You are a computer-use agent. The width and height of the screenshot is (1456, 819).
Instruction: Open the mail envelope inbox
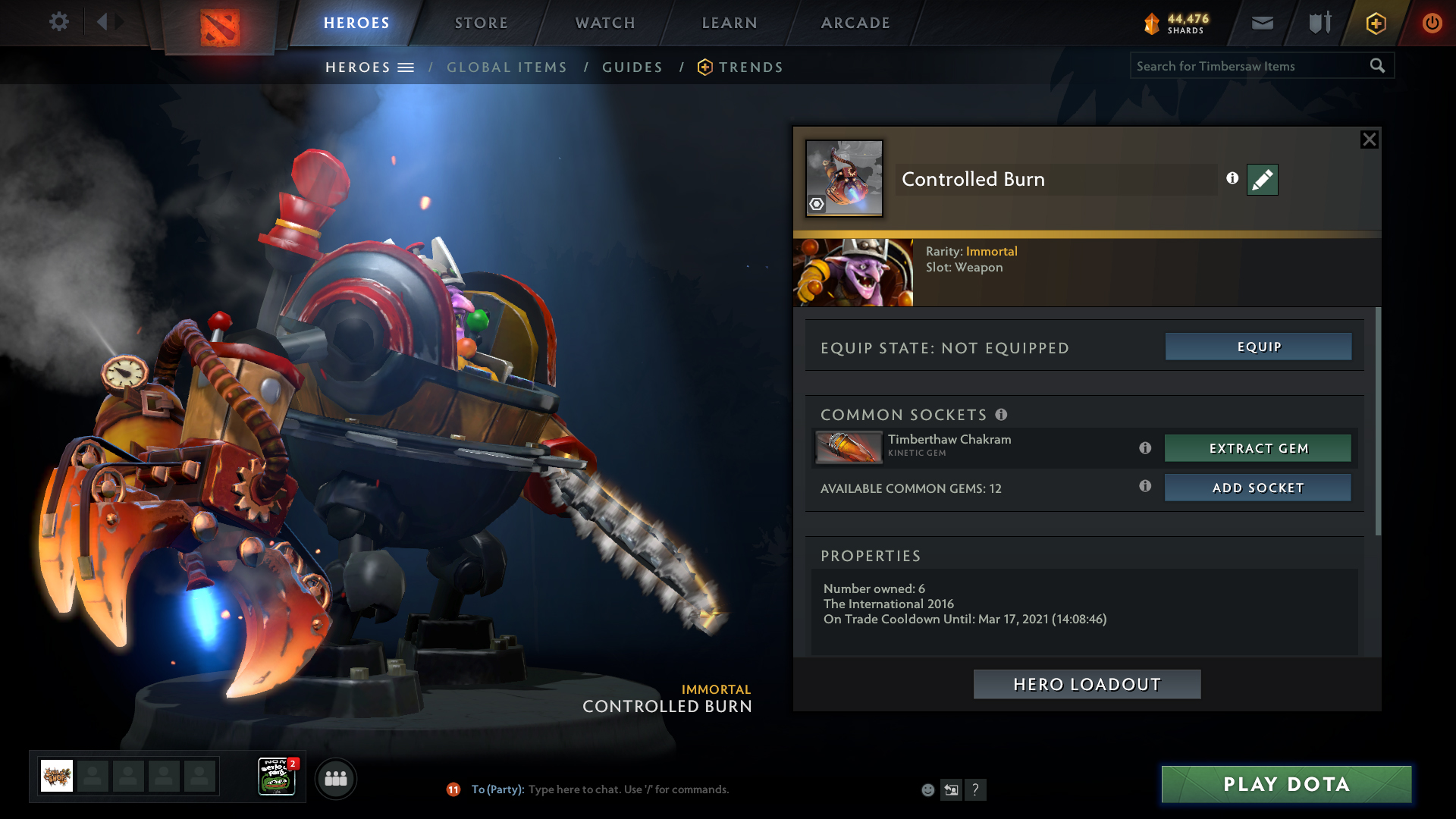[x=1262, y=24]
